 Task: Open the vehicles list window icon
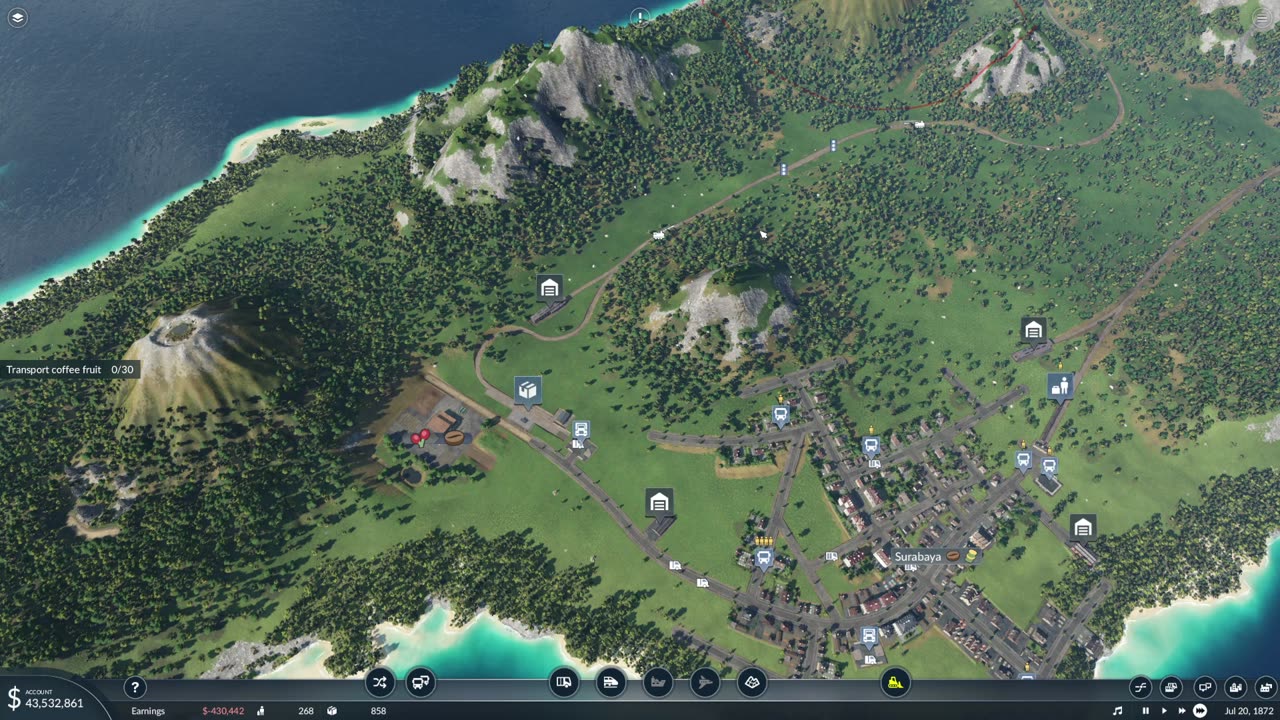1171,687
